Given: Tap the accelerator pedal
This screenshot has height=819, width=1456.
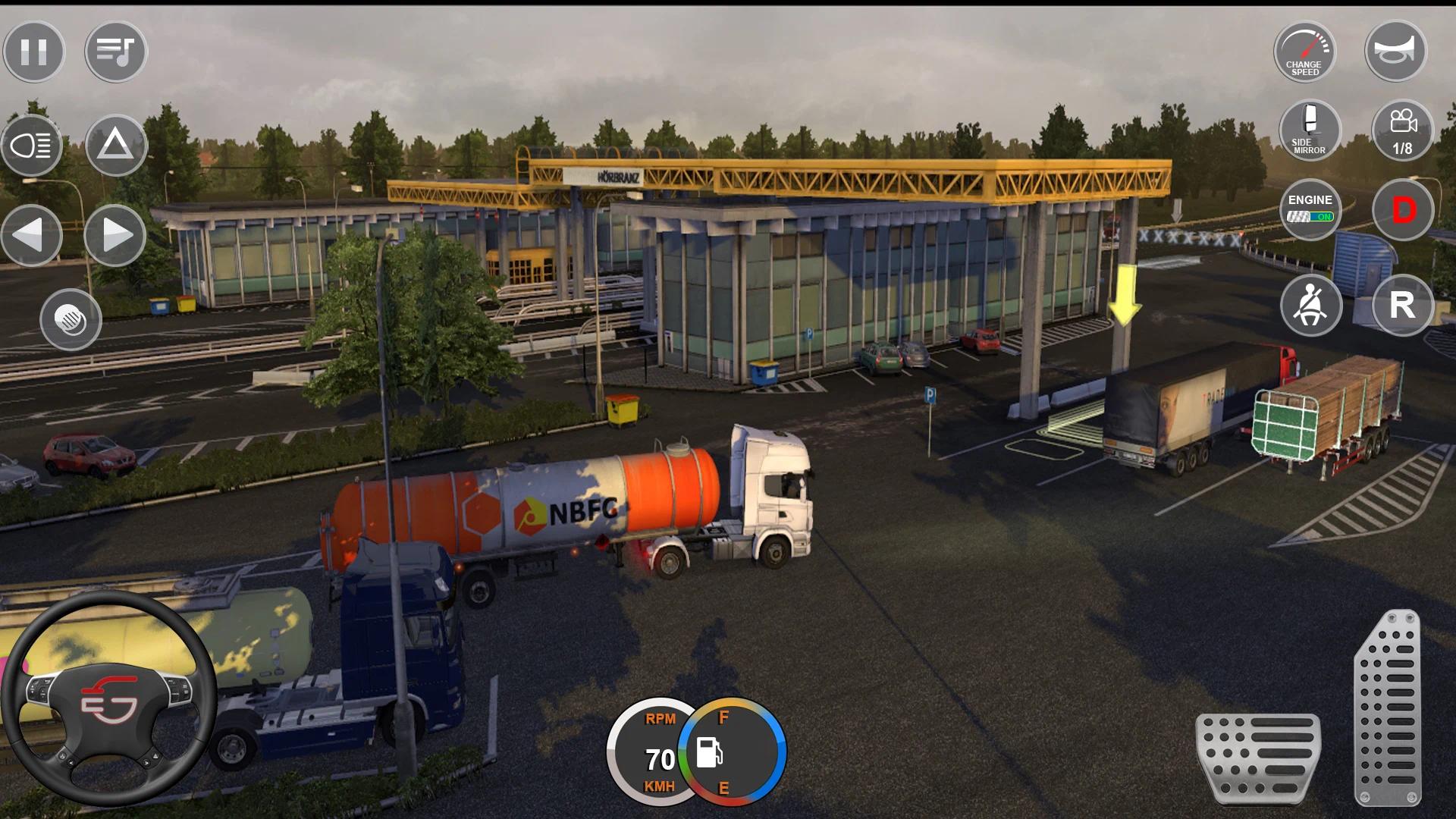Looking at the screenshot, I should click(x=1387, y=709).
